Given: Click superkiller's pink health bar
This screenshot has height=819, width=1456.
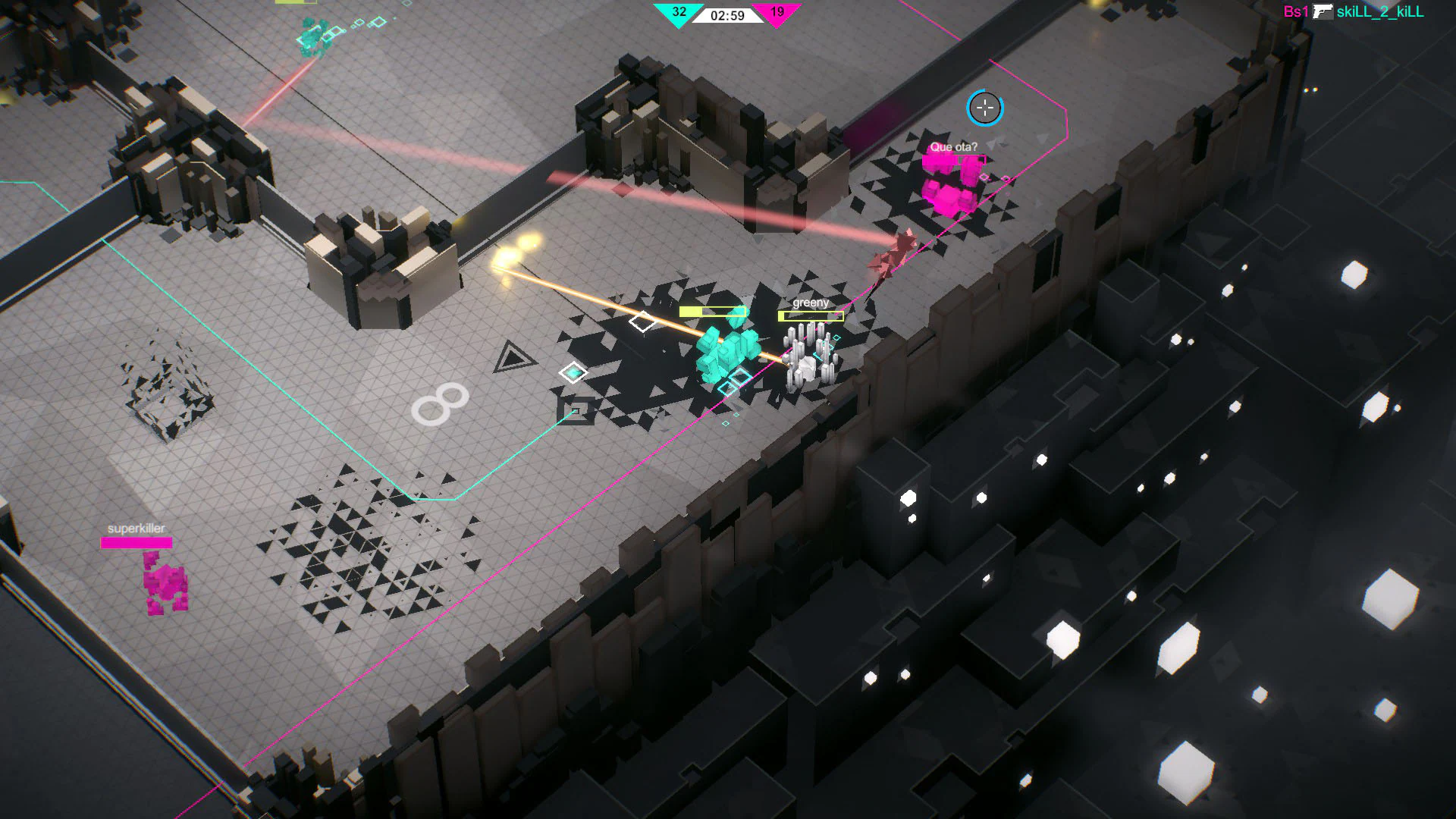Looking at the screenshot, I should click(136, 541).
